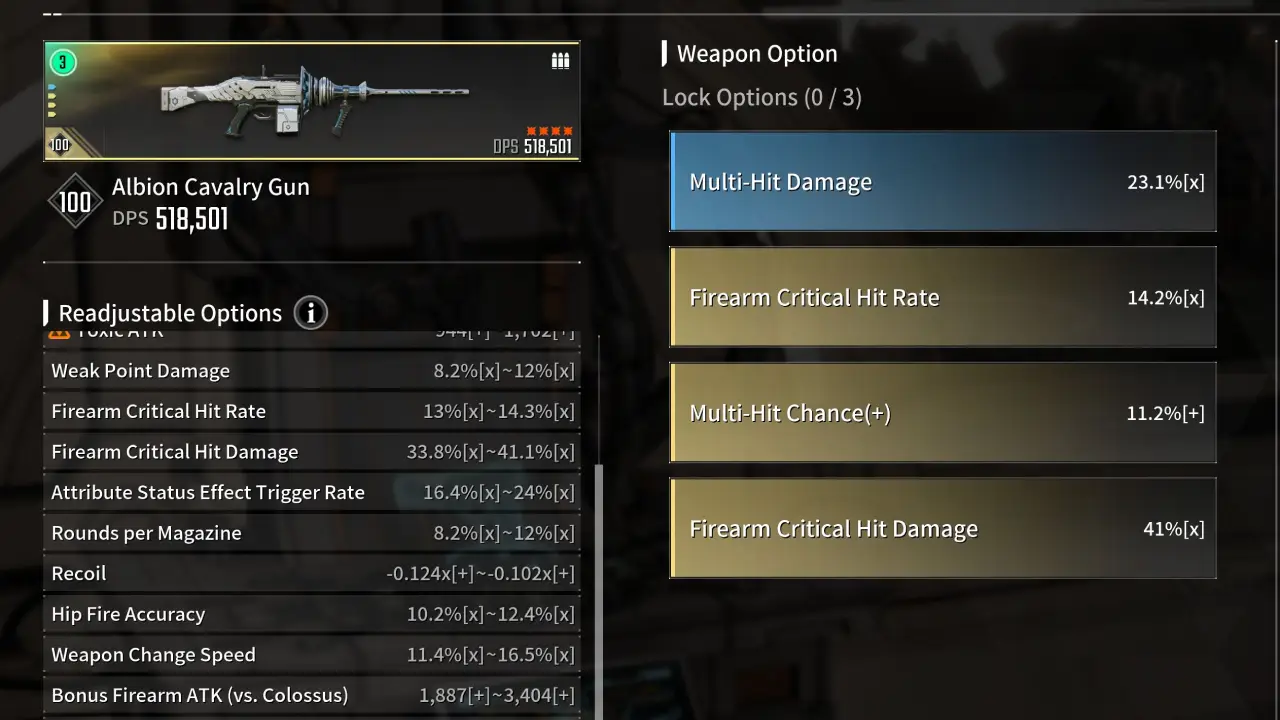
Task: Click the ammunition magazine icon on weapon card
Action: pos(560,60)
